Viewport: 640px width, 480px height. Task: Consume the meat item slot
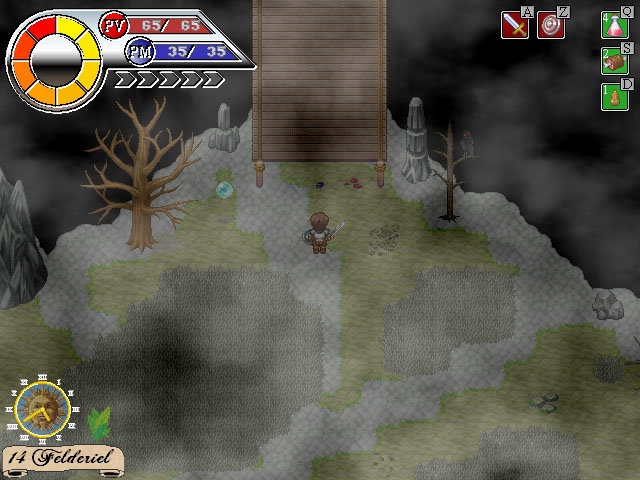coord(614,62)
